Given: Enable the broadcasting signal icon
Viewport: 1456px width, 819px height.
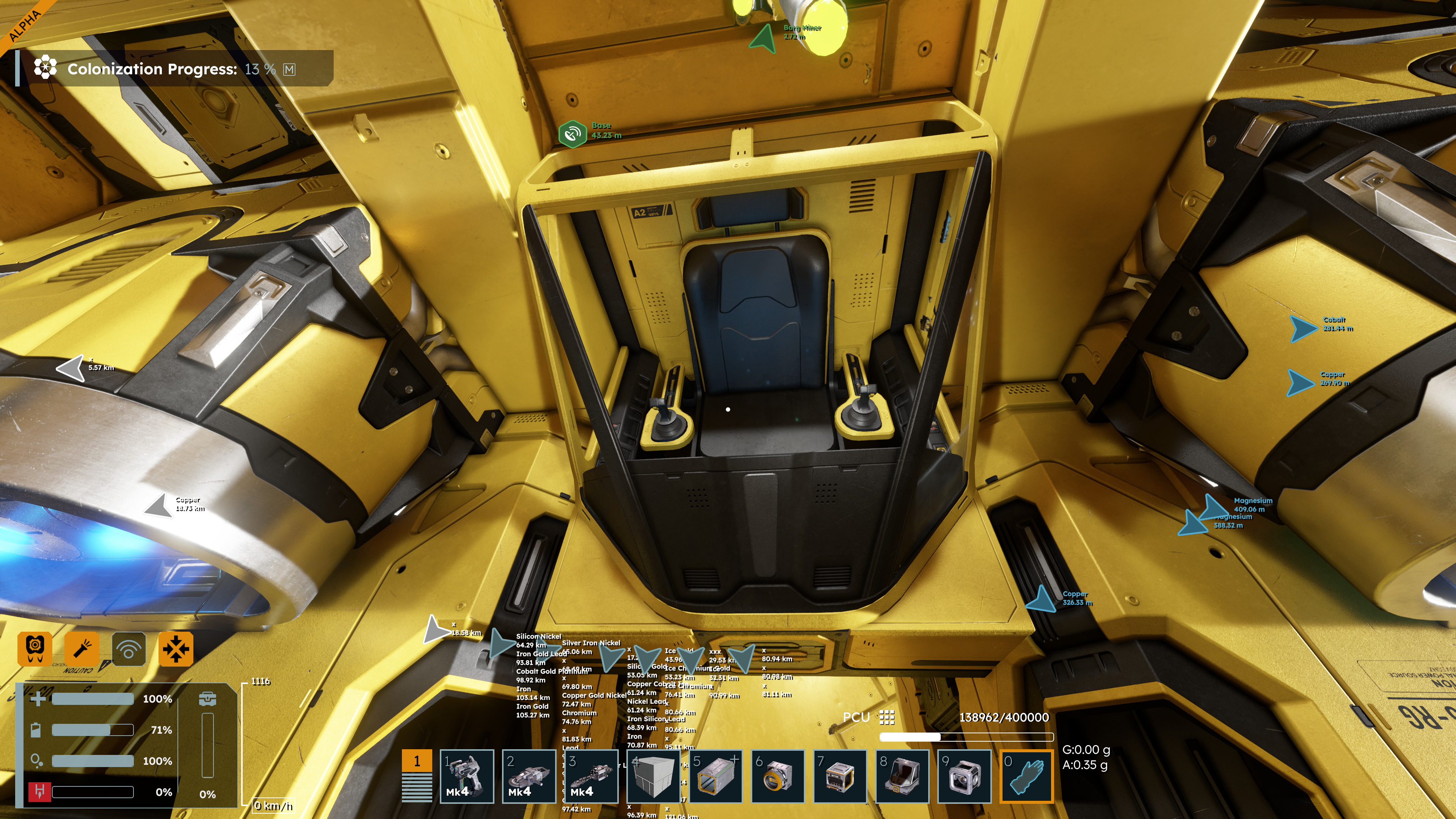Looking at the screenshot, I should pyautogui.click(x=129, y=648).
